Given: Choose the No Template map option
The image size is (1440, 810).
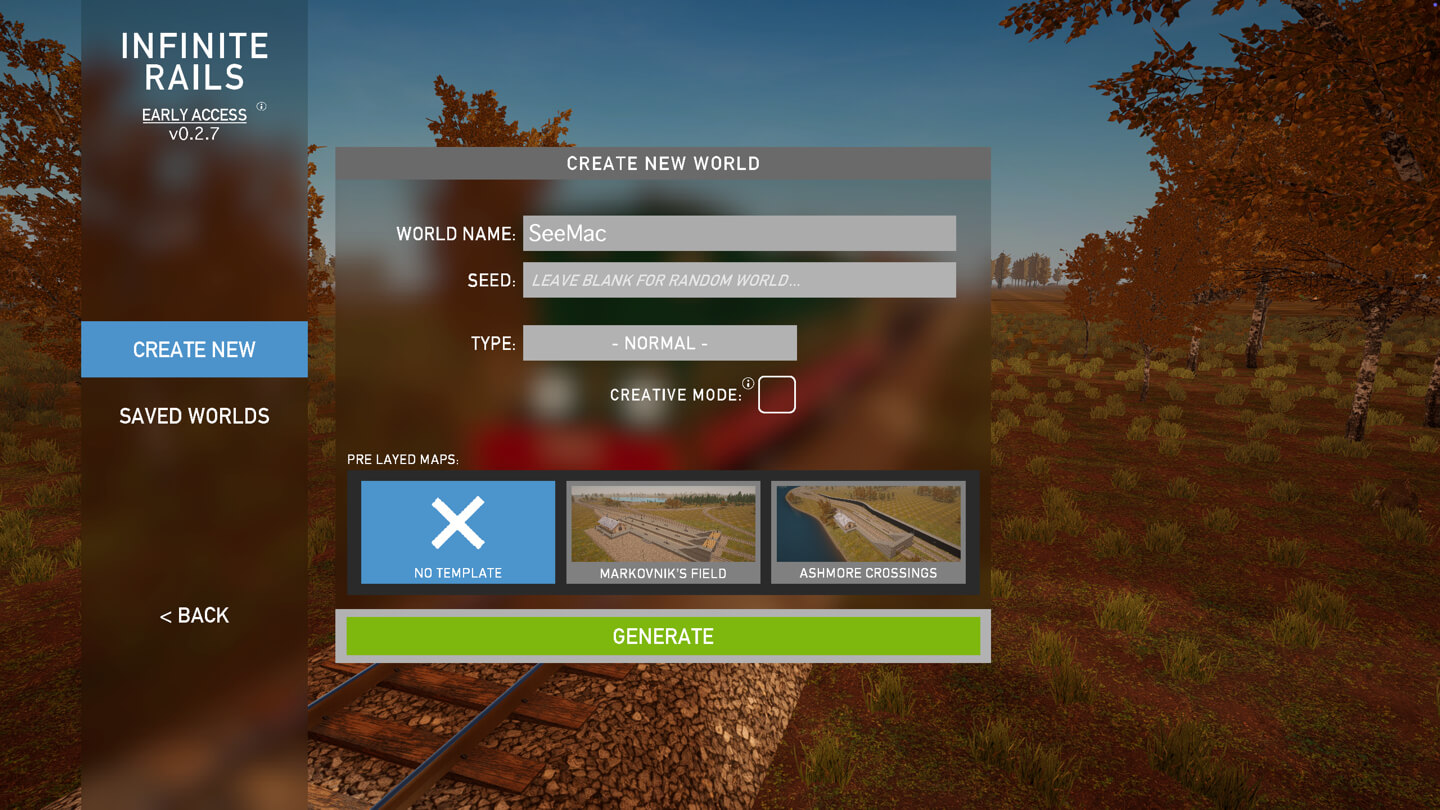Looking at the screenshot, I should click(458, 532).
